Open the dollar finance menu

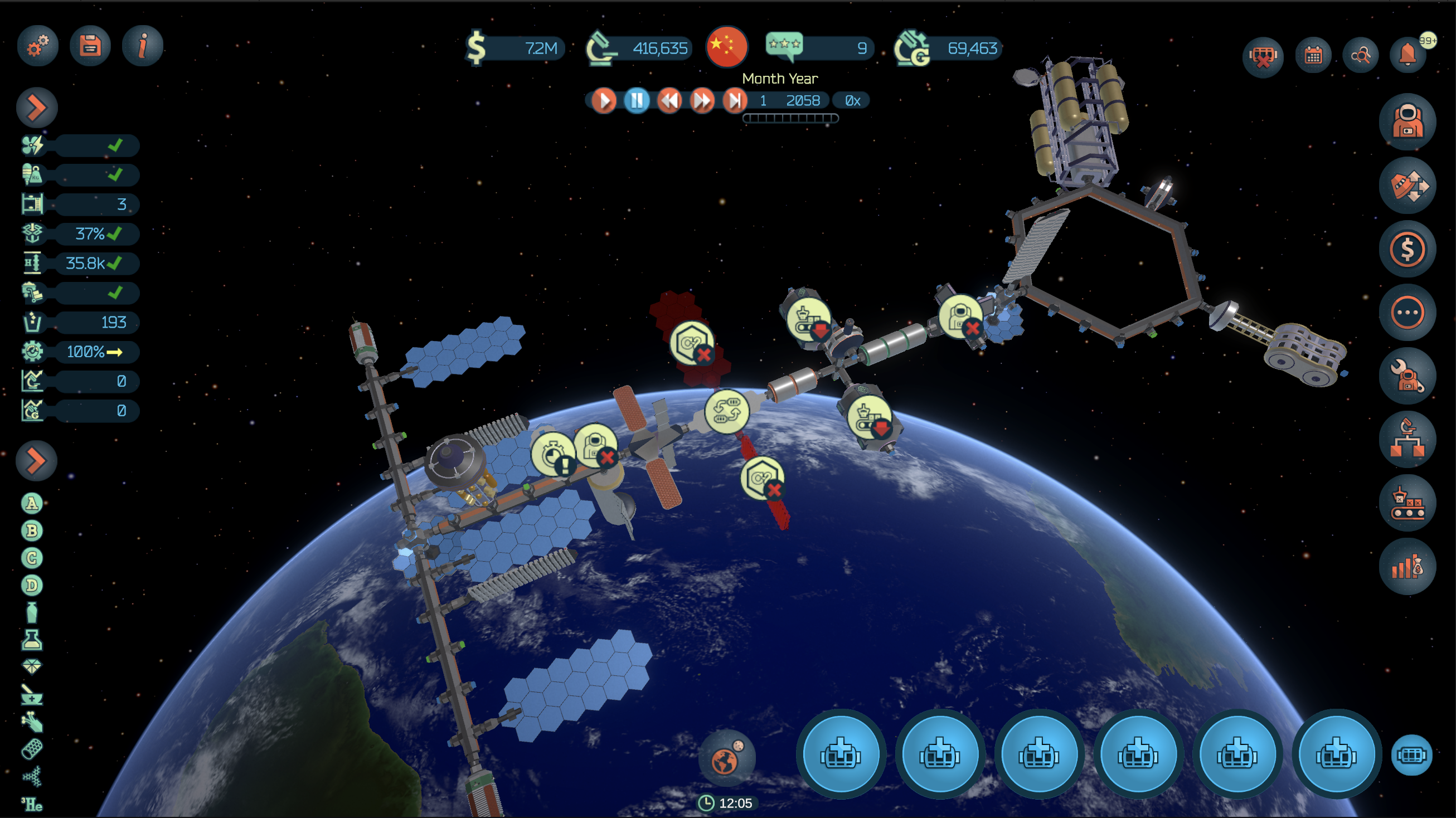(x=1407, y=249)
